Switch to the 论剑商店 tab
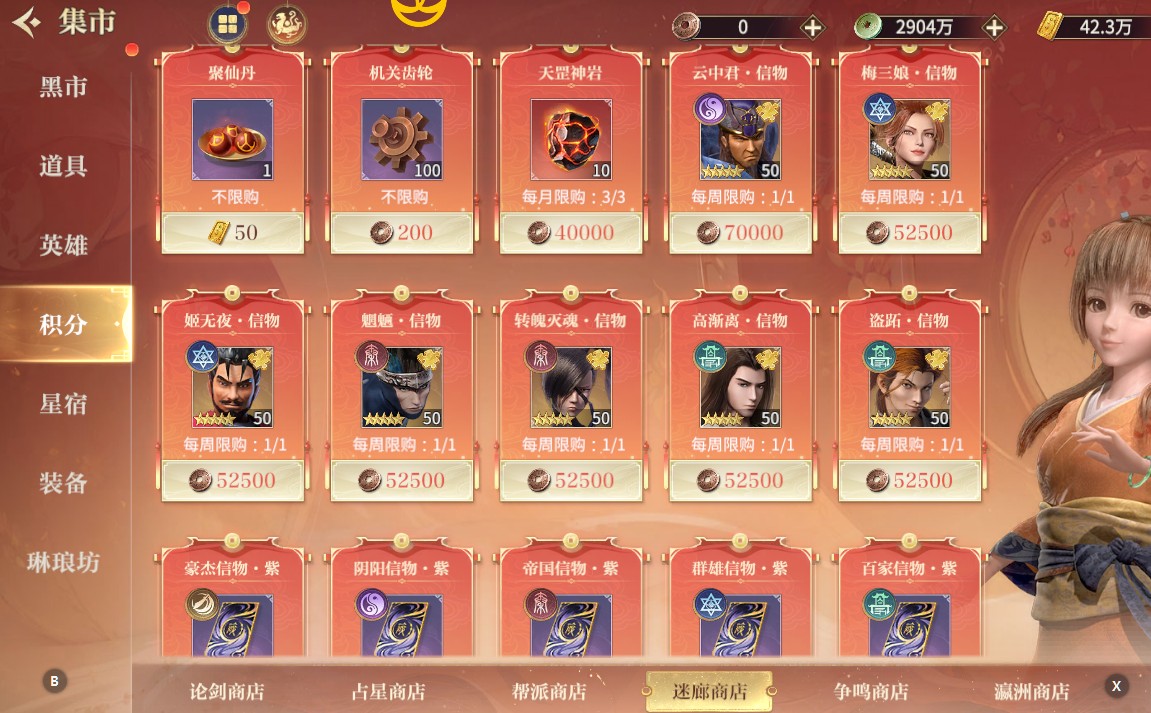This screenshot has height=713, width=1151. [227, 691]
